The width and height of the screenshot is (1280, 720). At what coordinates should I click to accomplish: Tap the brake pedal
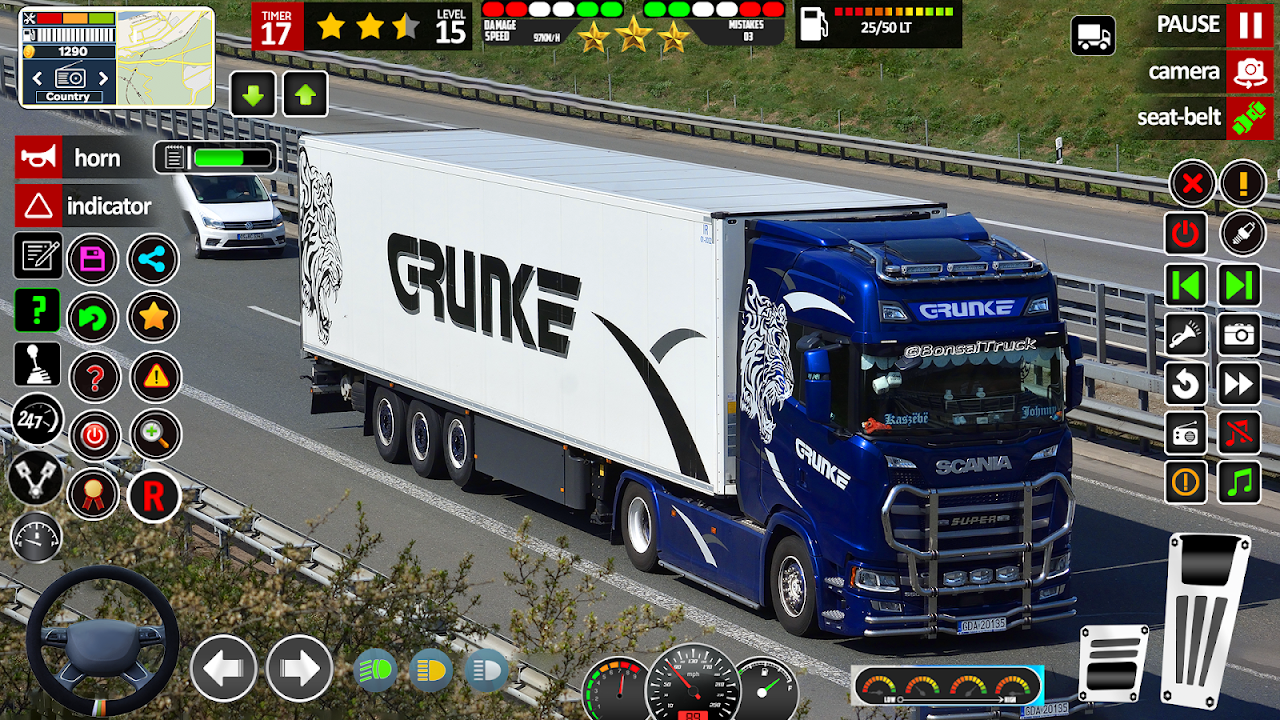point(1114,662)
